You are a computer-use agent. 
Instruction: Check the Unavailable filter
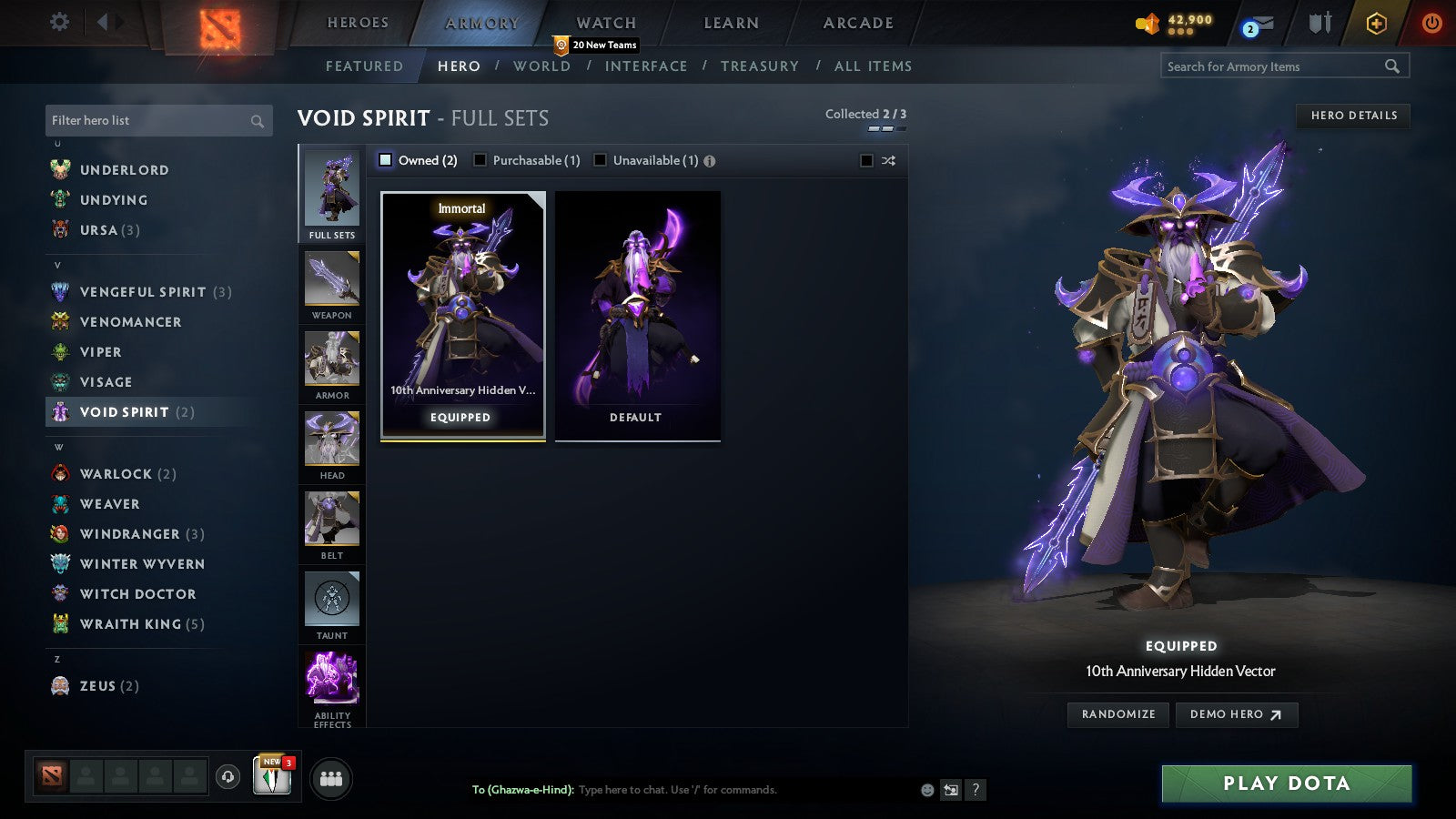click(600, 159)
